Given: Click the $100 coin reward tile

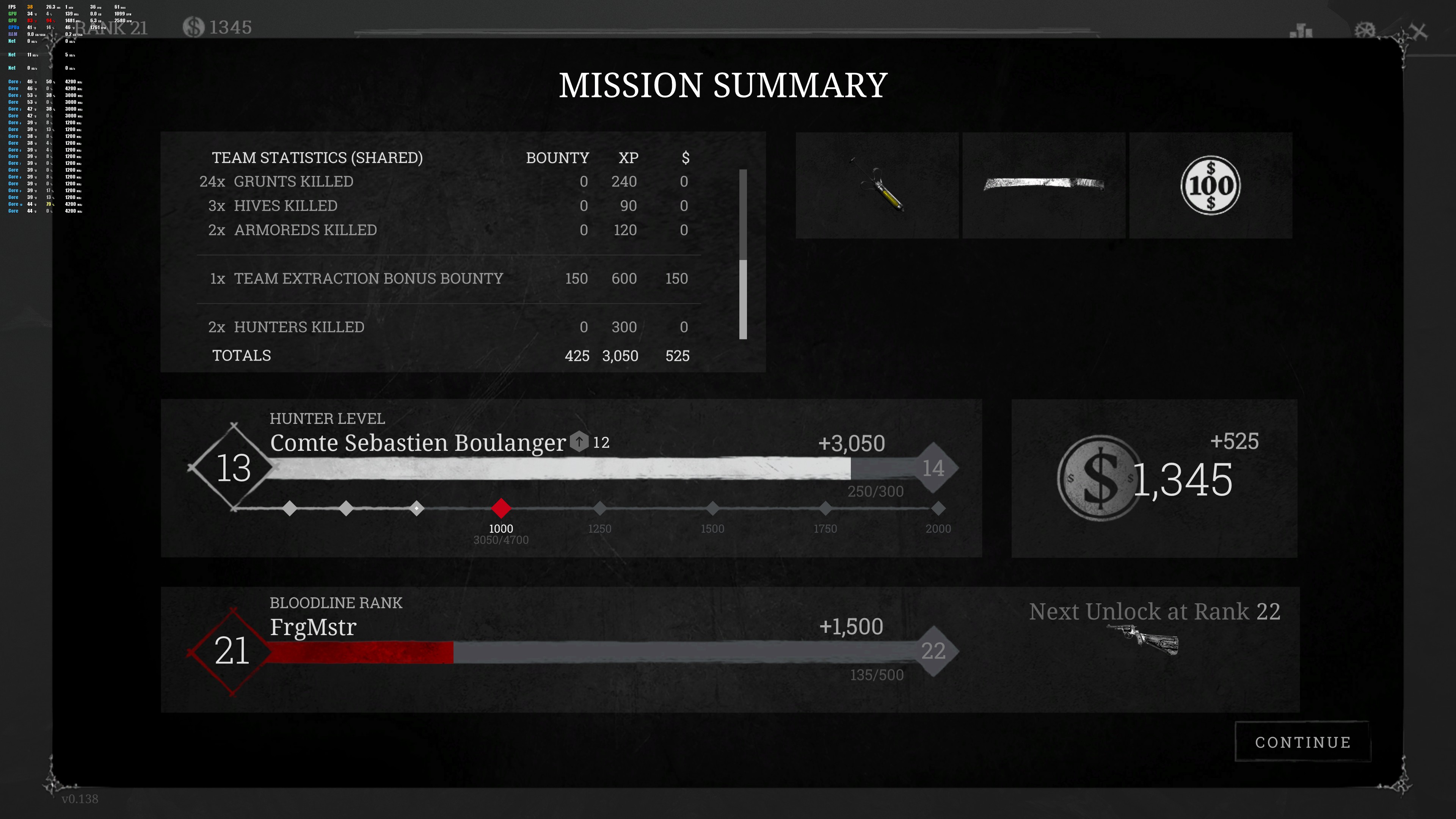Looking at the screenshot, I should [x=1210, y=185].
